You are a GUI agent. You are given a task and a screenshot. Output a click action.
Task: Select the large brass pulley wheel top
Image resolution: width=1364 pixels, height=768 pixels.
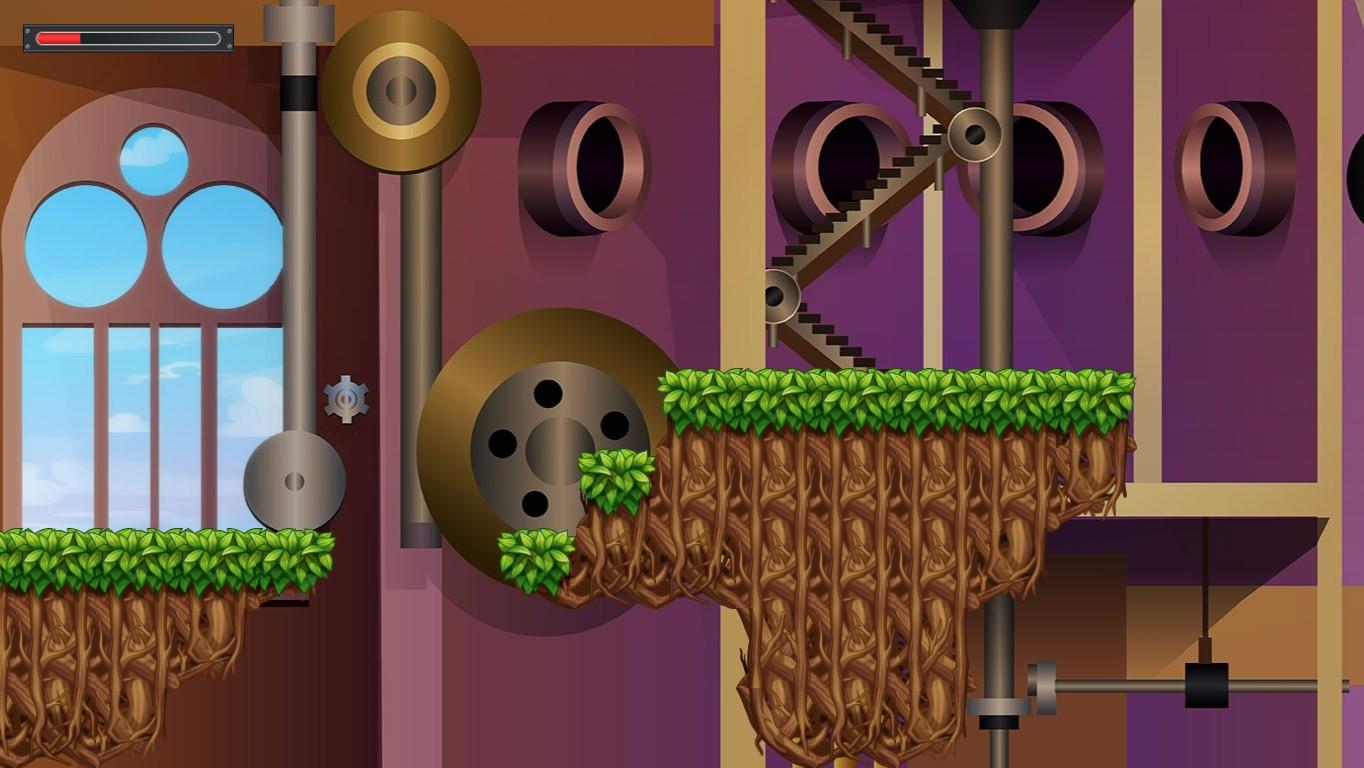398,88
